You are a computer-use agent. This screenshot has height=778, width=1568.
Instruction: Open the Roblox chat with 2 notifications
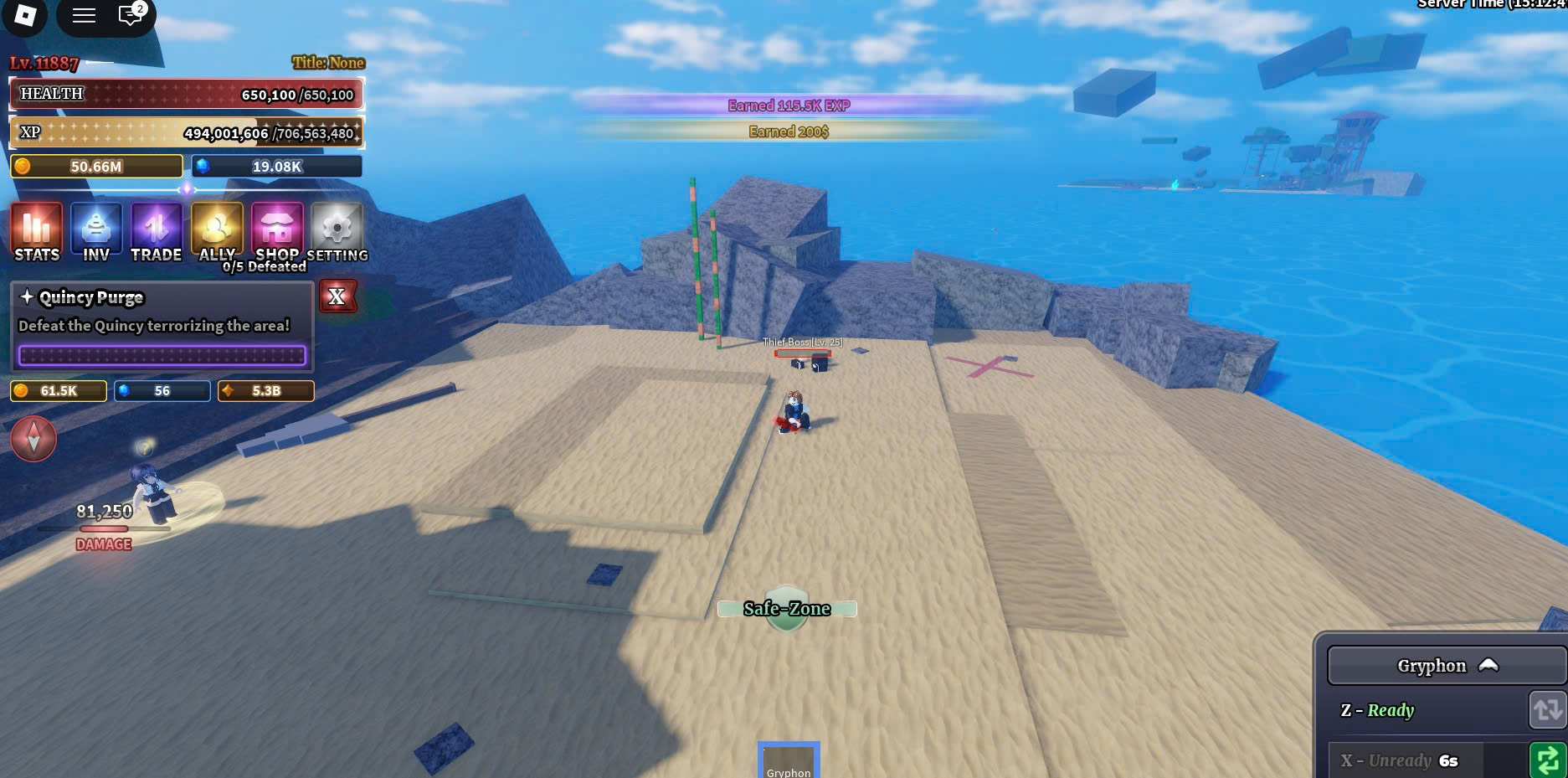point(131,15)
